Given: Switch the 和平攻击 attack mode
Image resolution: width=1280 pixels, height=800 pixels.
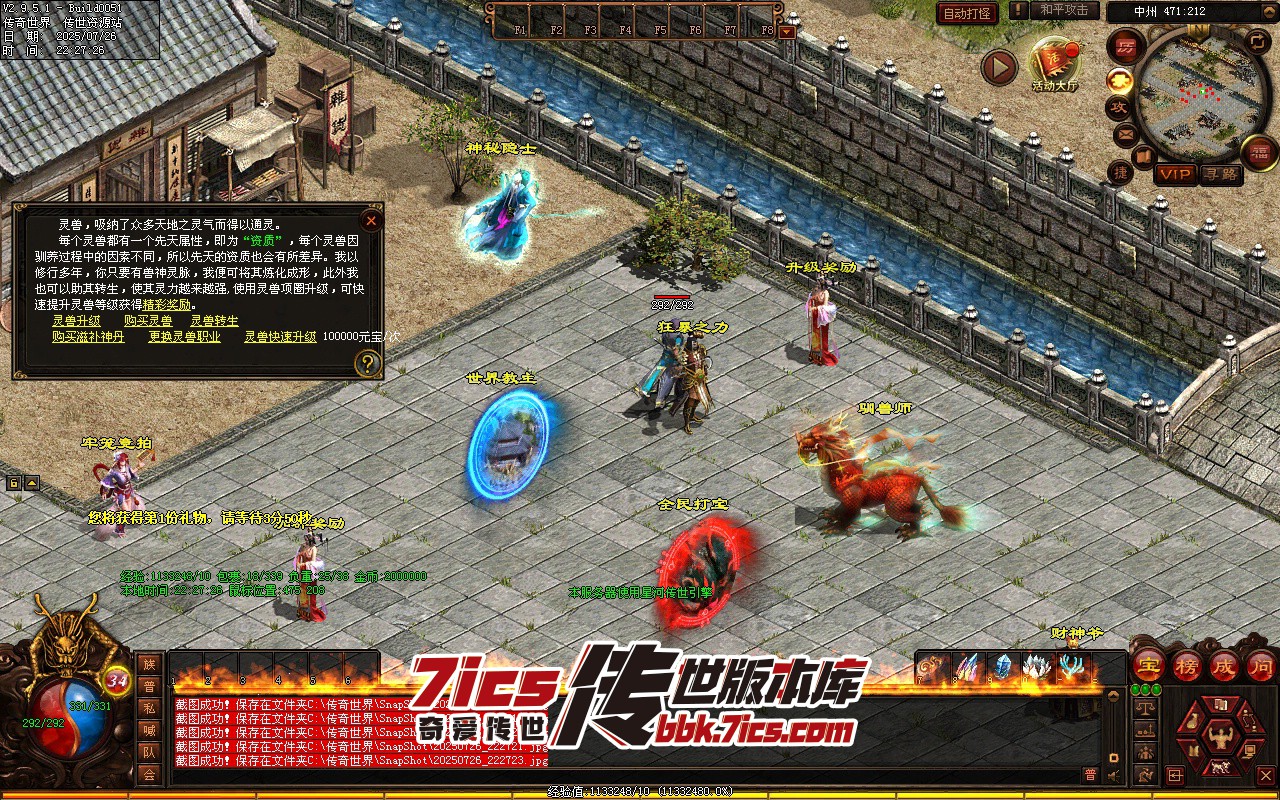Looking at the screenshot, I should point(1063,10).
